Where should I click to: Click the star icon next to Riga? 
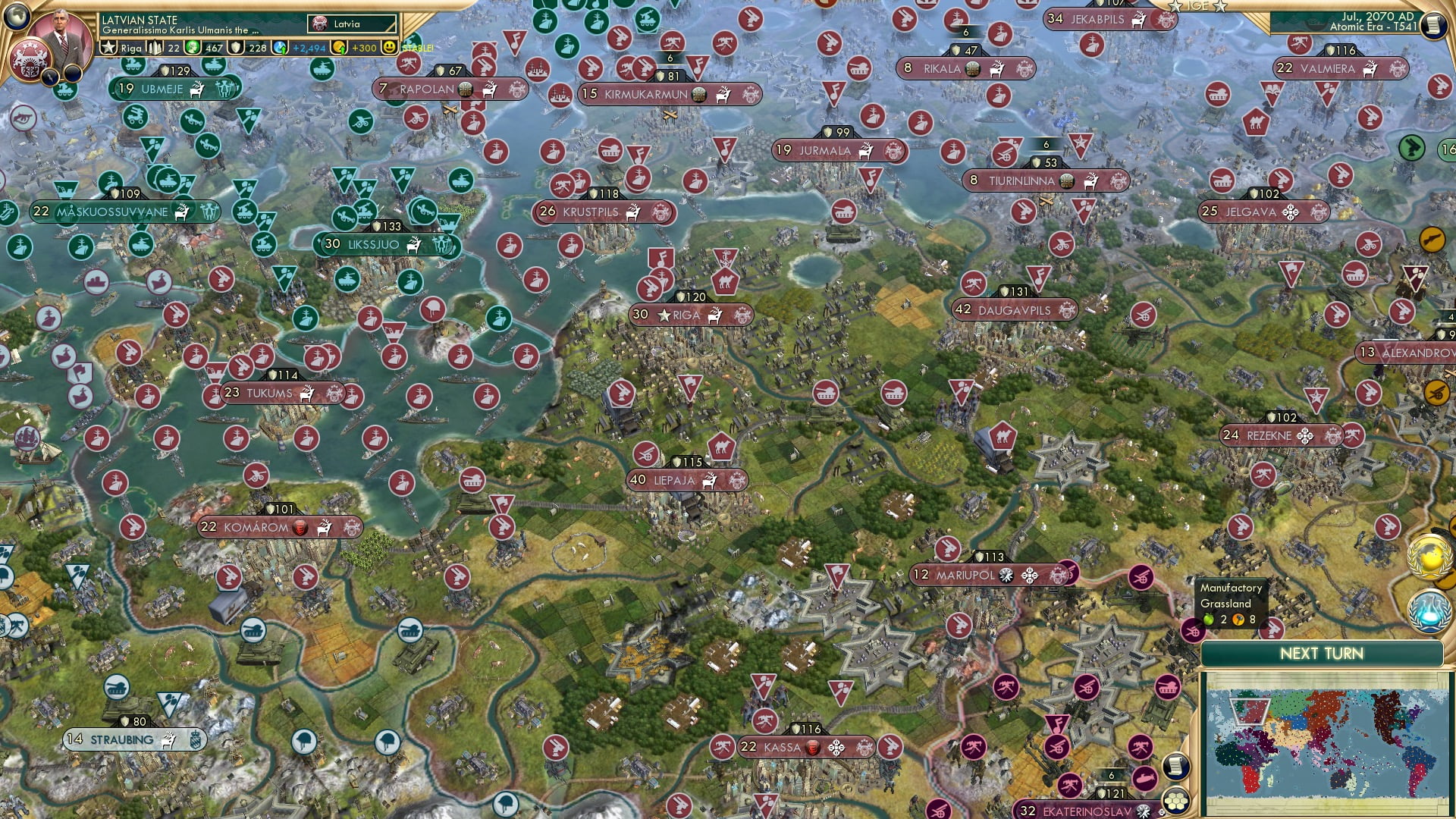tap(666, 315)
